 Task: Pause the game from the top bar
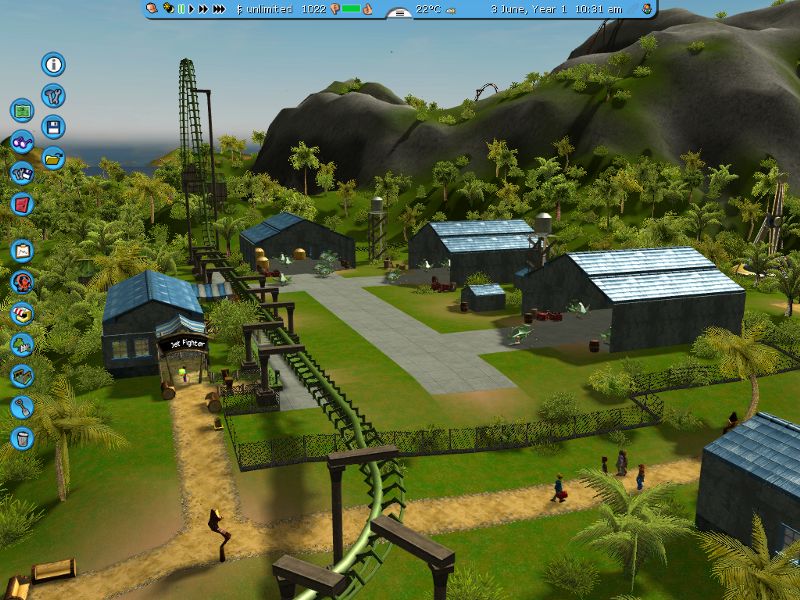click(x=182, y=9)
